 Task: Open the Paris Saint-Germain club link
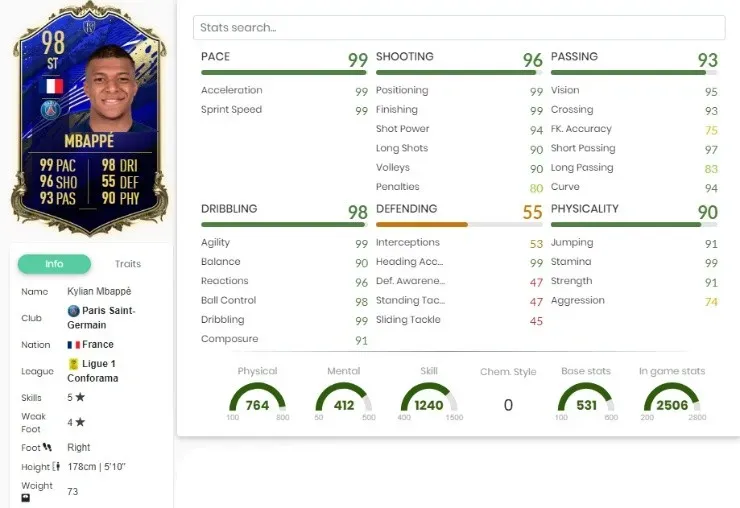coord(101,317)
